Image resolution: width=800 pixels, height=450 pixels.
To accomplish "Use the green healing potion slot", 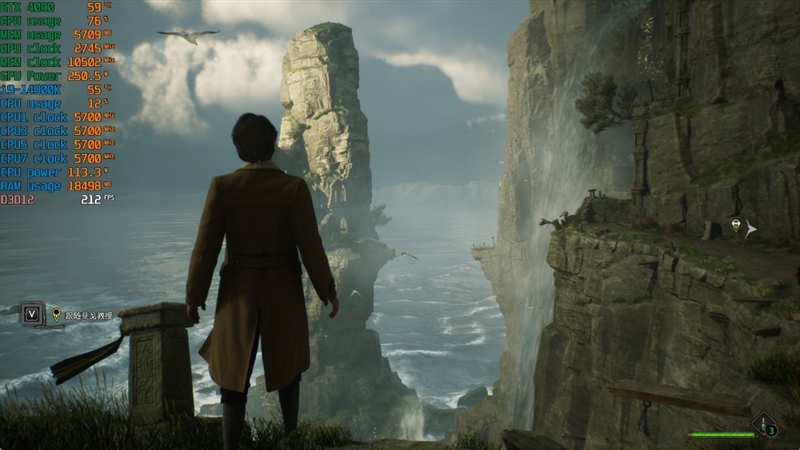I will (765, 425).
